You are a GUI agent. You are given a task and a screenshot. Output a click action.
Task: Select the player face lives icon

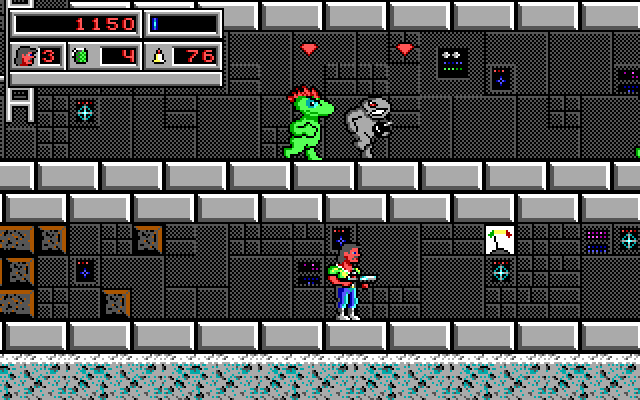[23, 56]
